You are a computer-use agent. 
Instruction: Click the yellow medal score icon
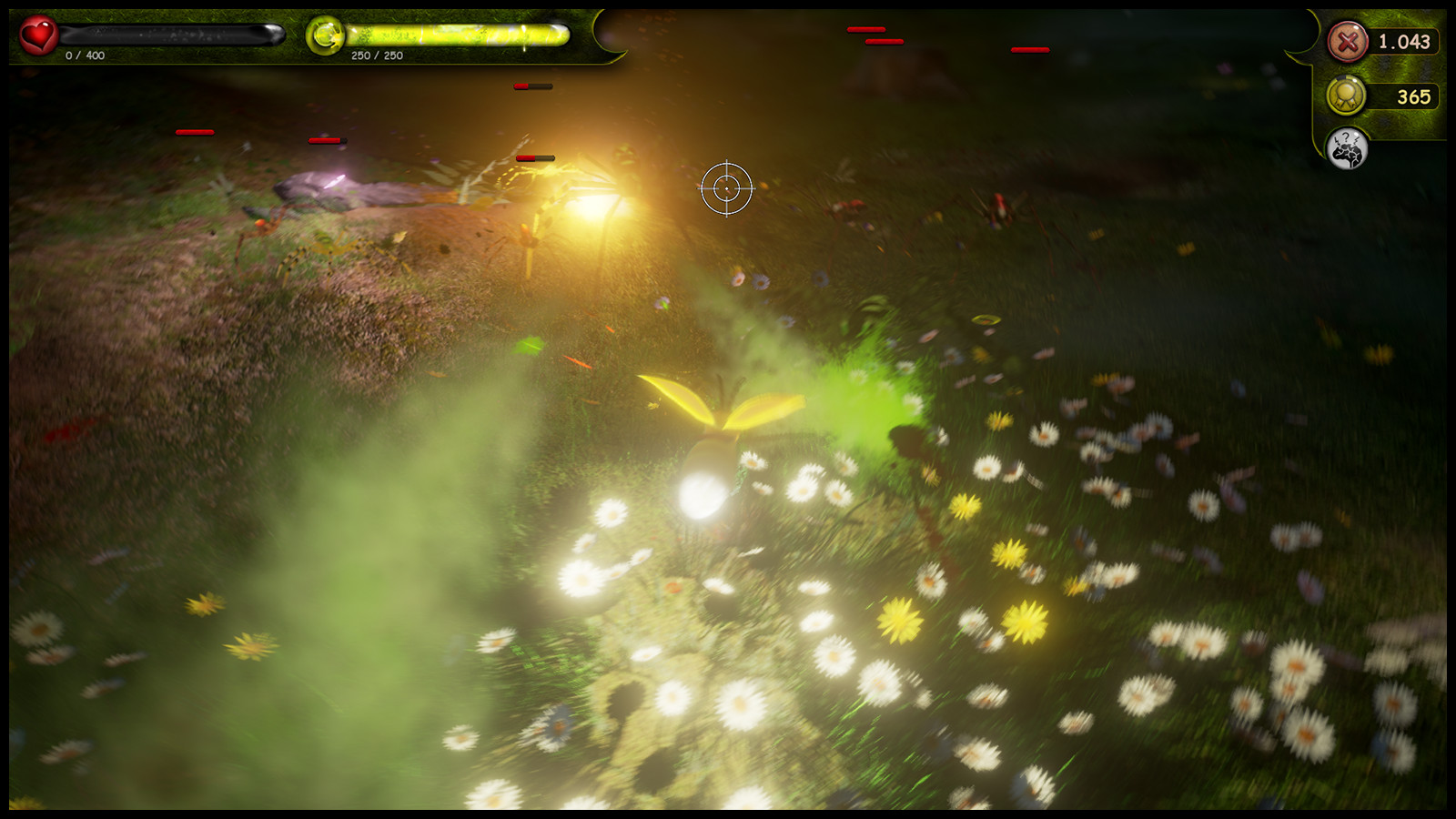pos(1345,96)
